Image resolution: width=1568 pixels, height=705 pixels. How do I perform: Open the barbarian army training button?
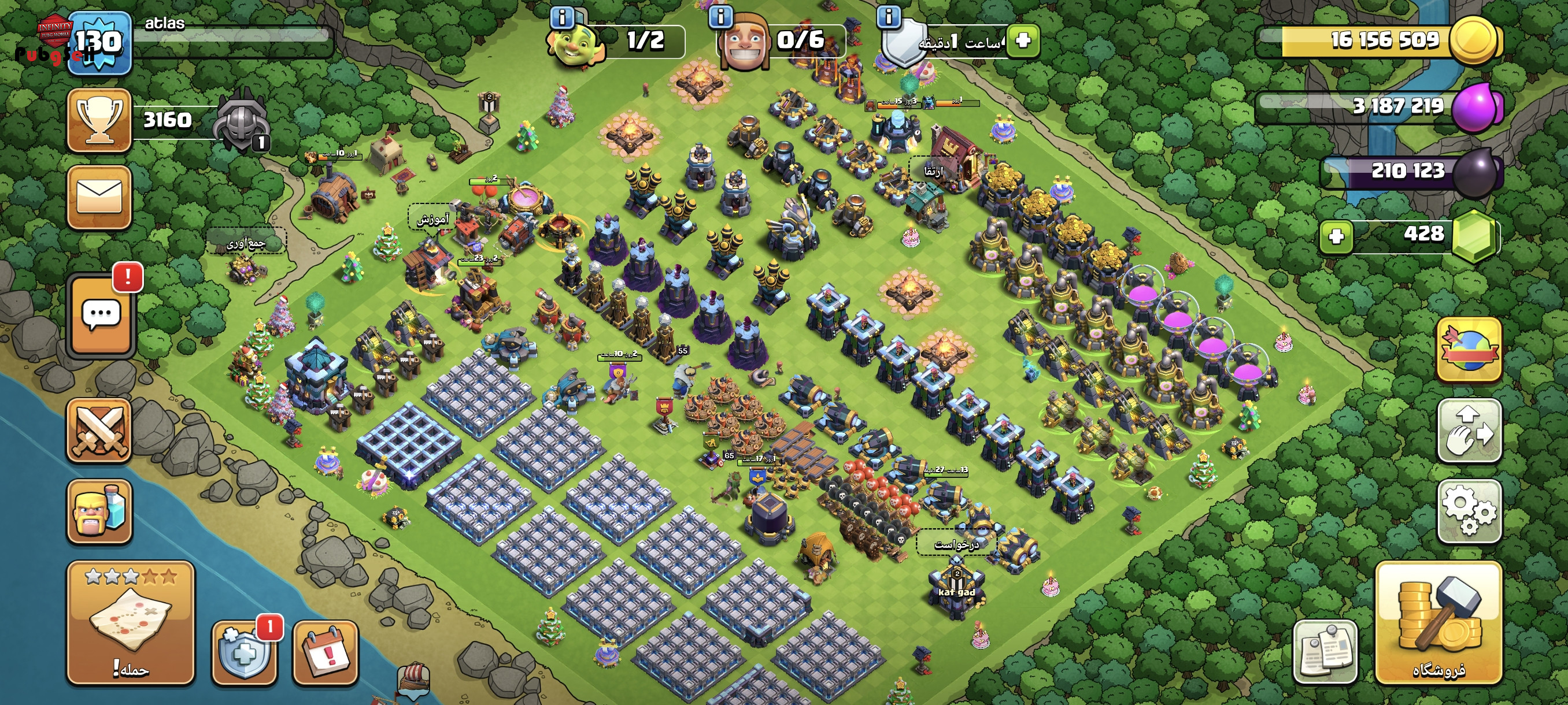[x=99, y=511]
